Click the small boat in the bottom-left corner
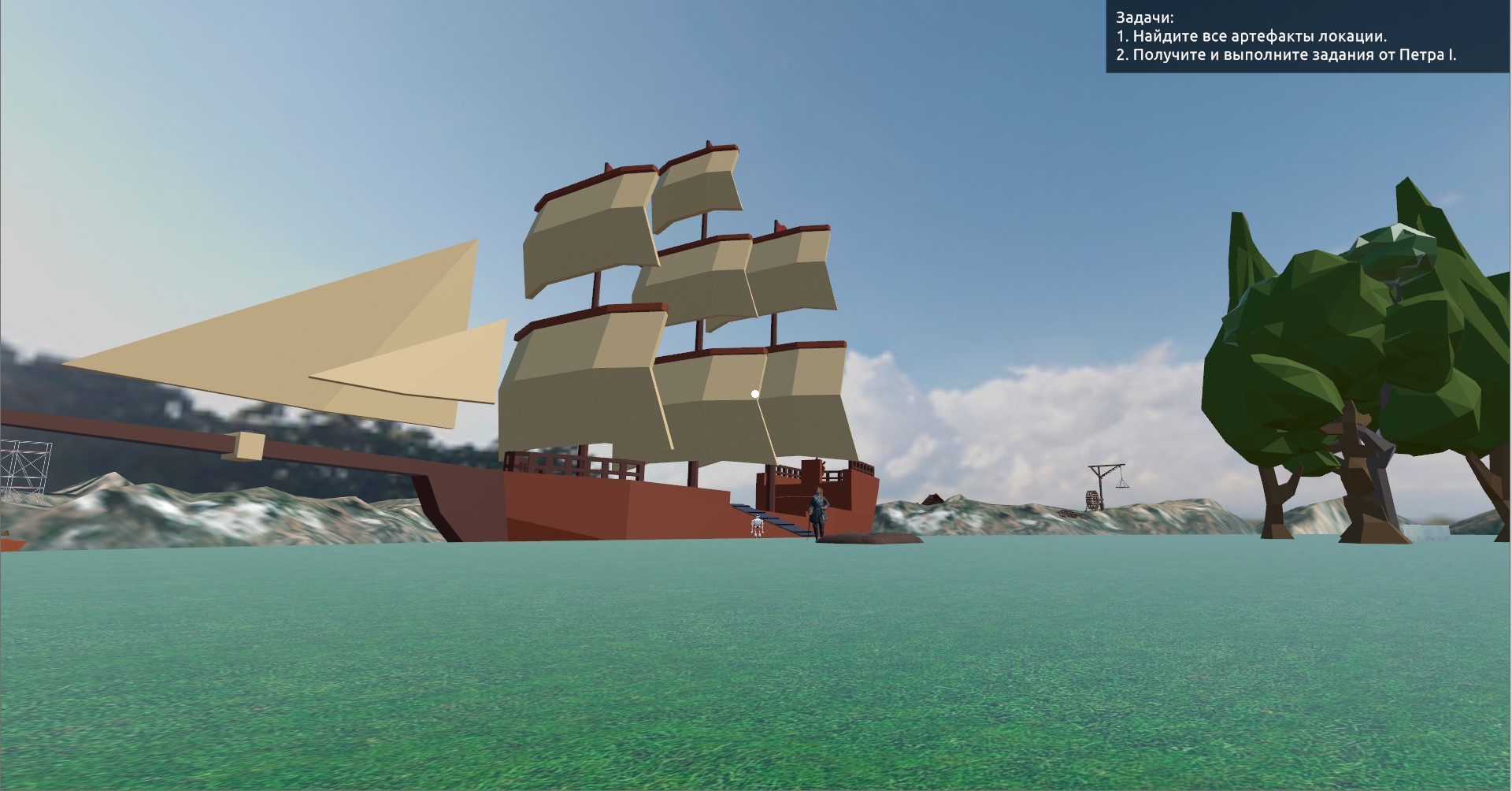 pyautogui.click(x=11, y=545)
